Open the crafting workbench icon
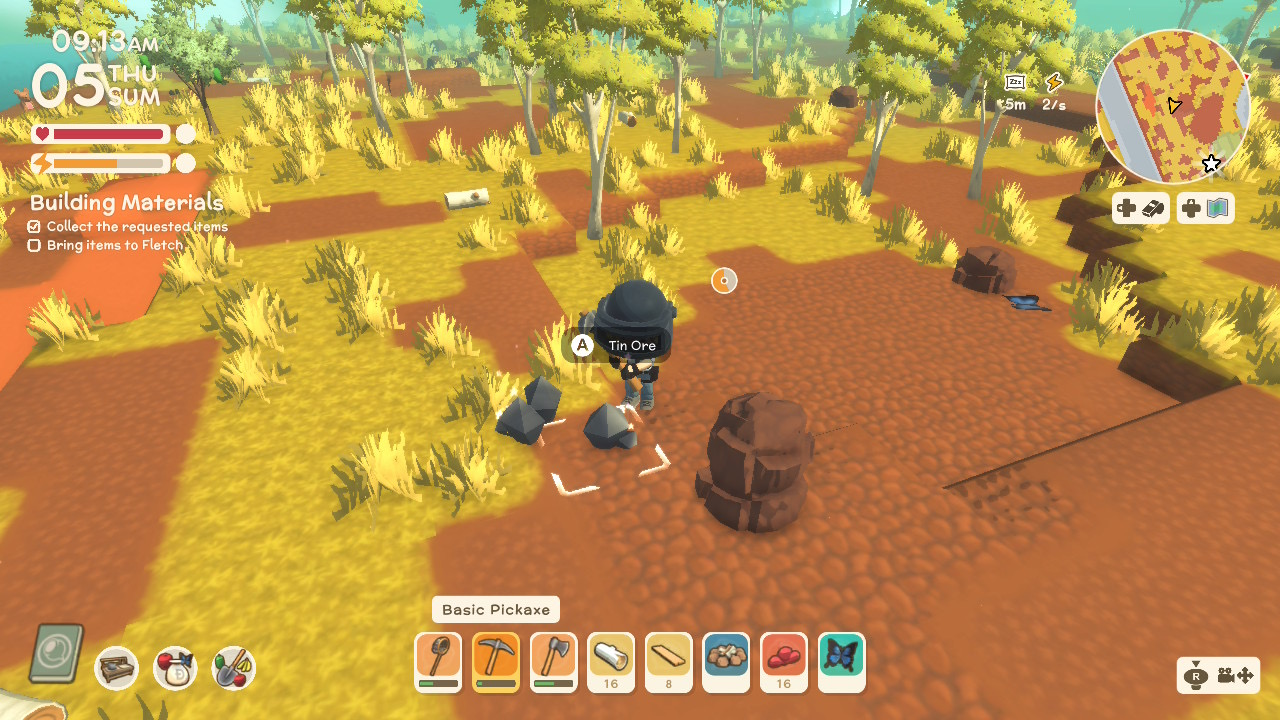The width and height of the screenshot is (1280, 720). click(x=117, y=668)
